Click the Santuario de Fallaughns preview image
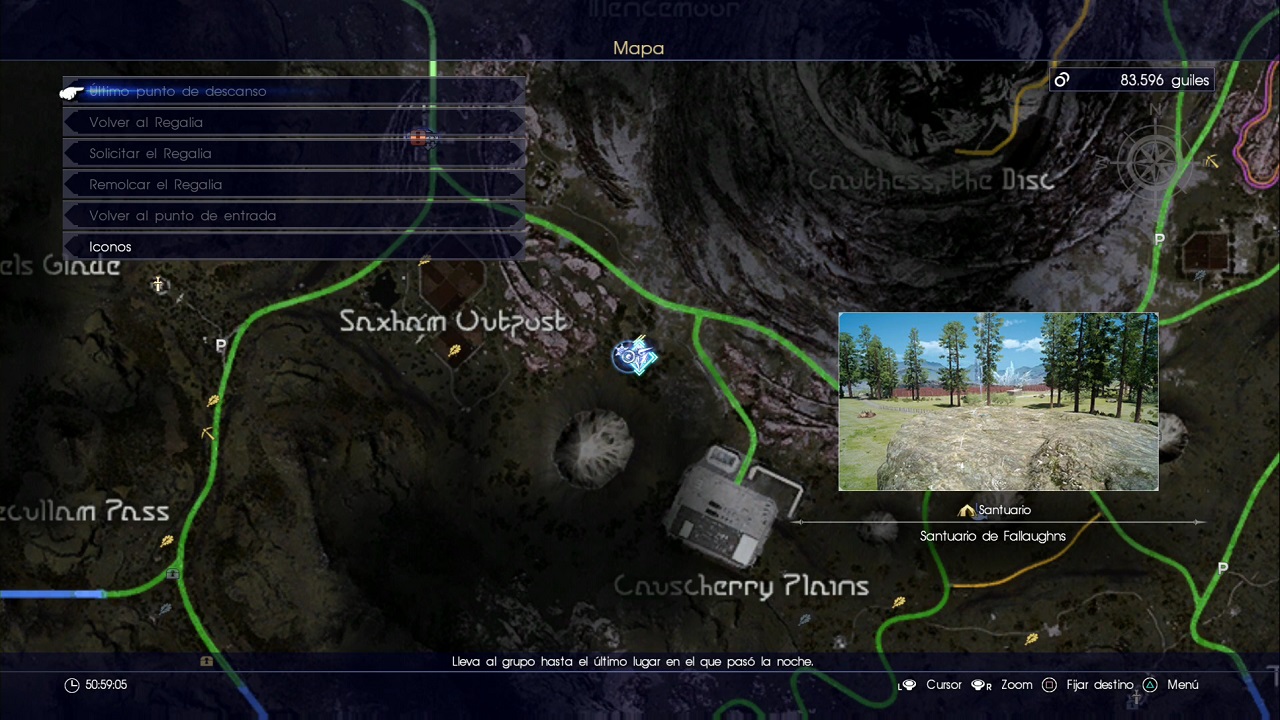The height and width of the screenshot is (720, 1280). point(998,401)
